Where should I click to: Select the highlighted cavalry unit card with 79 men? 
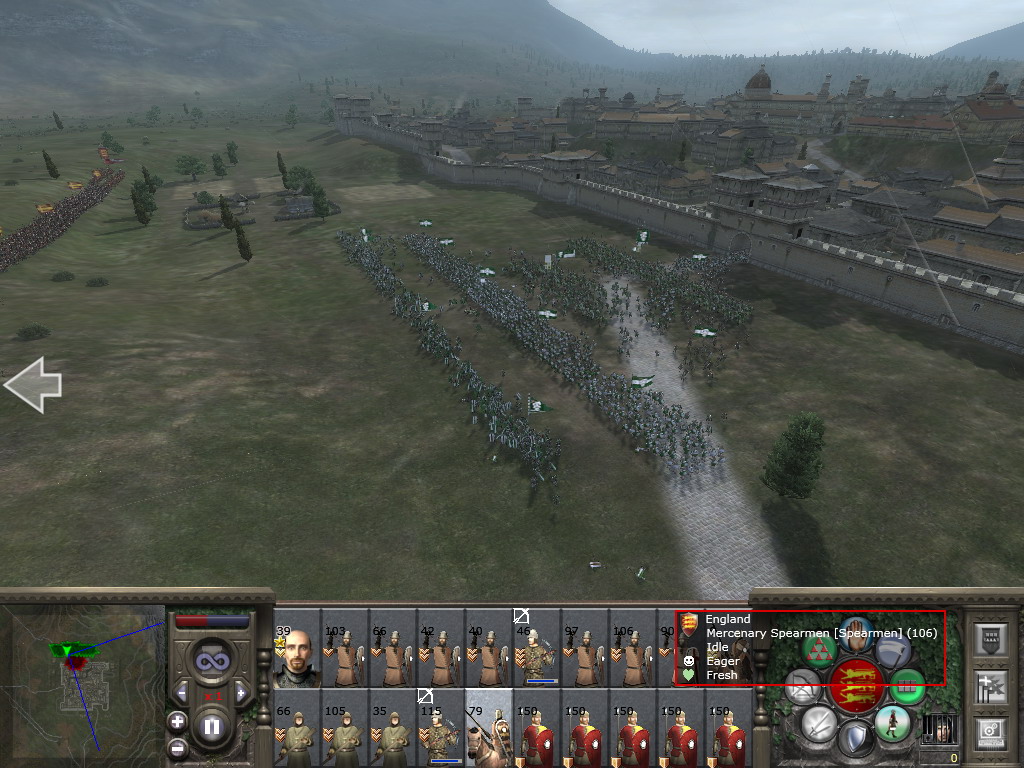click(489, 729)
